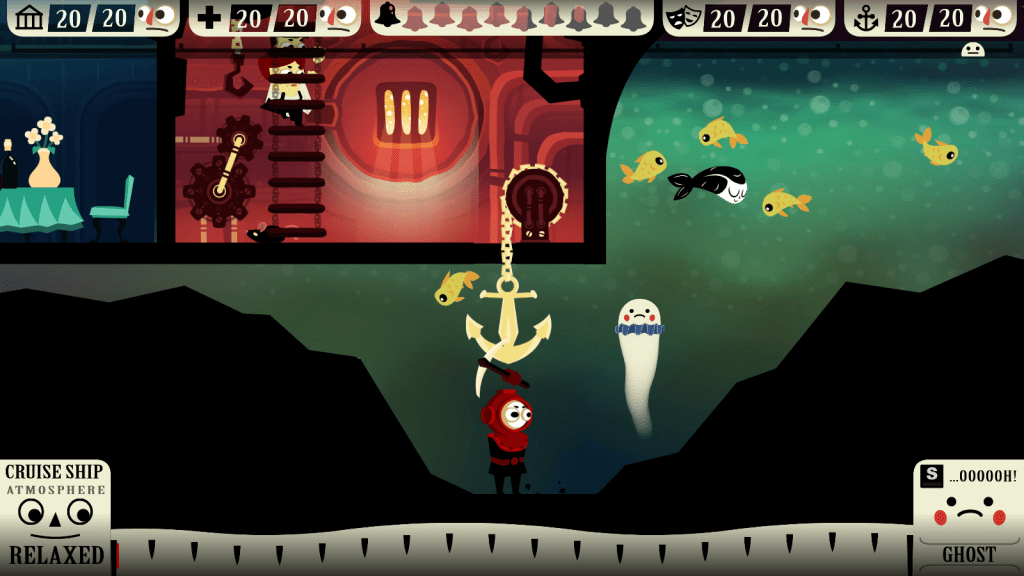
Task: Open the Cruise Ship atmosphere panel
Action: pyautogui.click(x=55, y=515)
